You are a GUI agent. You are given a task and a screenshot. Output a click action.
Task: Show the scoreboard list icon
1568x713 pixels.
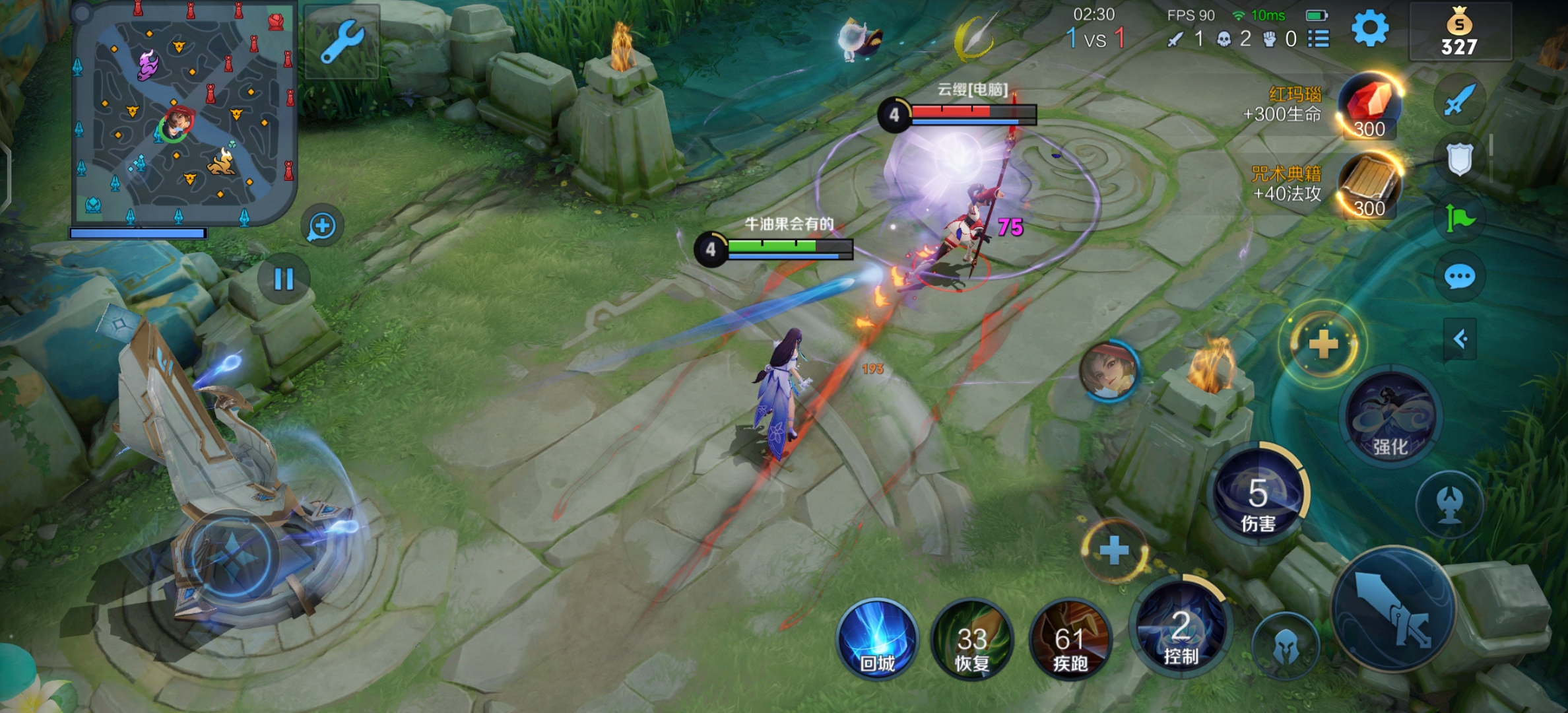(1319, 38)
